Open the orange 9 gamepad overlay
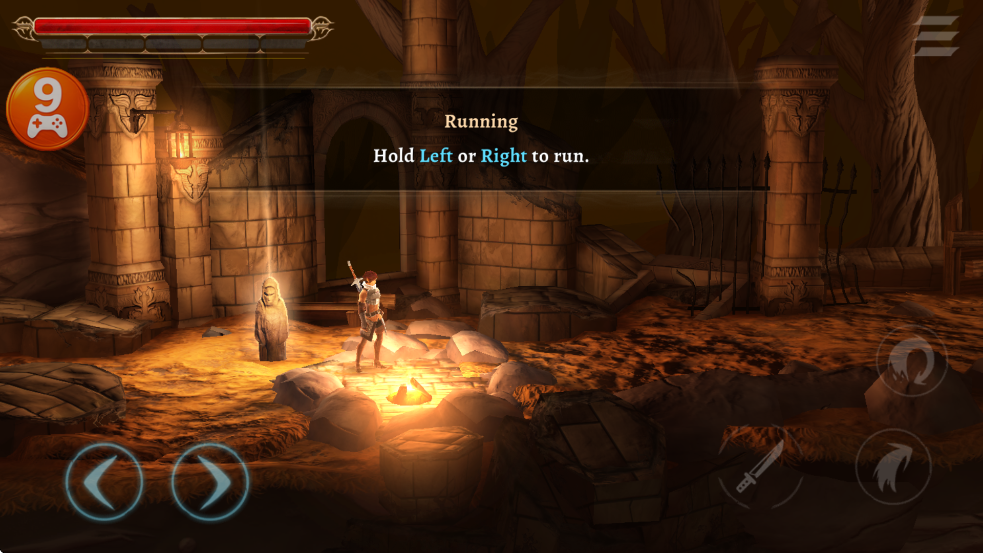 point(47,109)
